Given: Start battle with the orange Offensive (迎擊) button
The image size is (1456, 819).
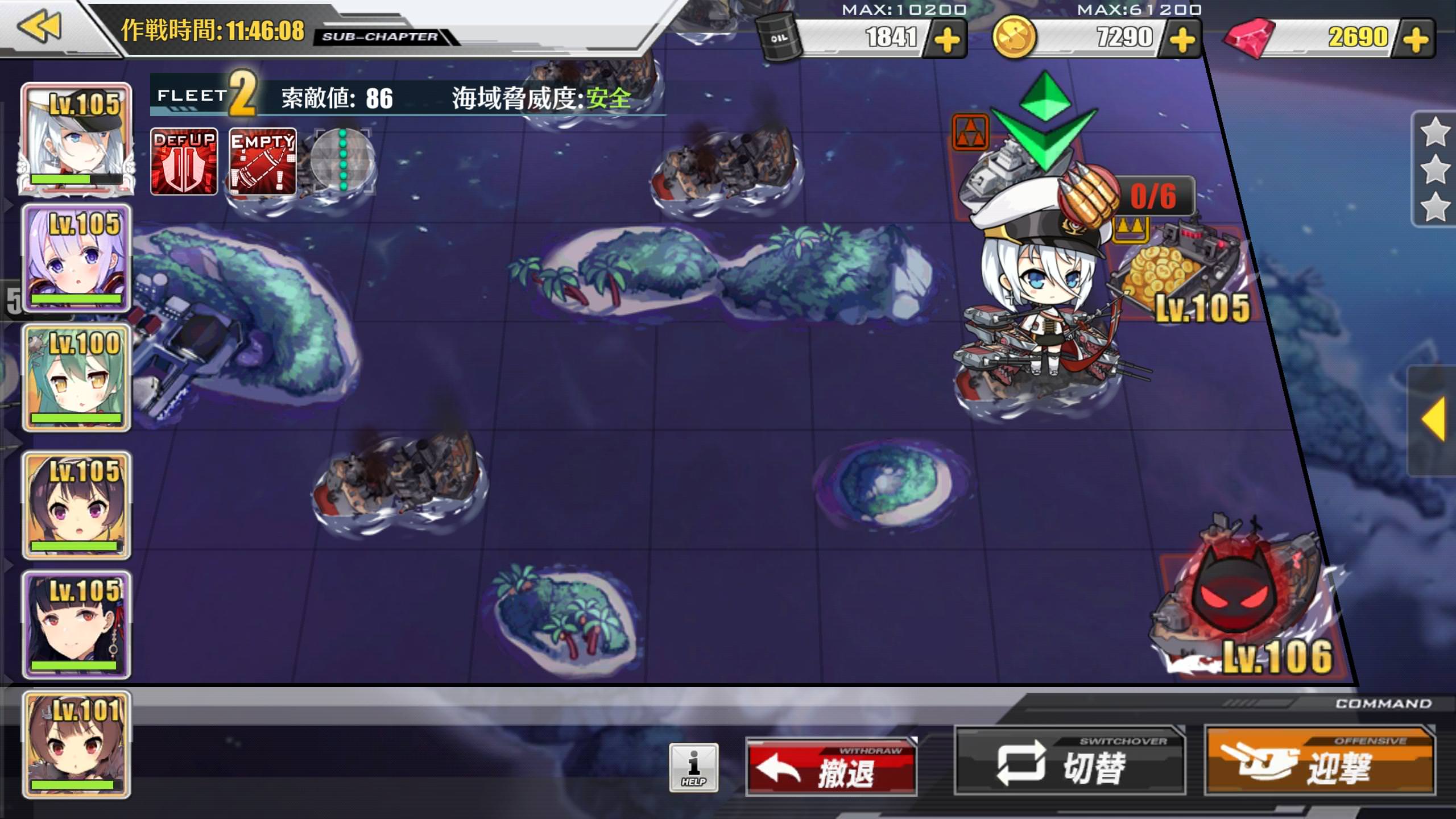Looking at the screenshot, I should tap(1319, 762).
